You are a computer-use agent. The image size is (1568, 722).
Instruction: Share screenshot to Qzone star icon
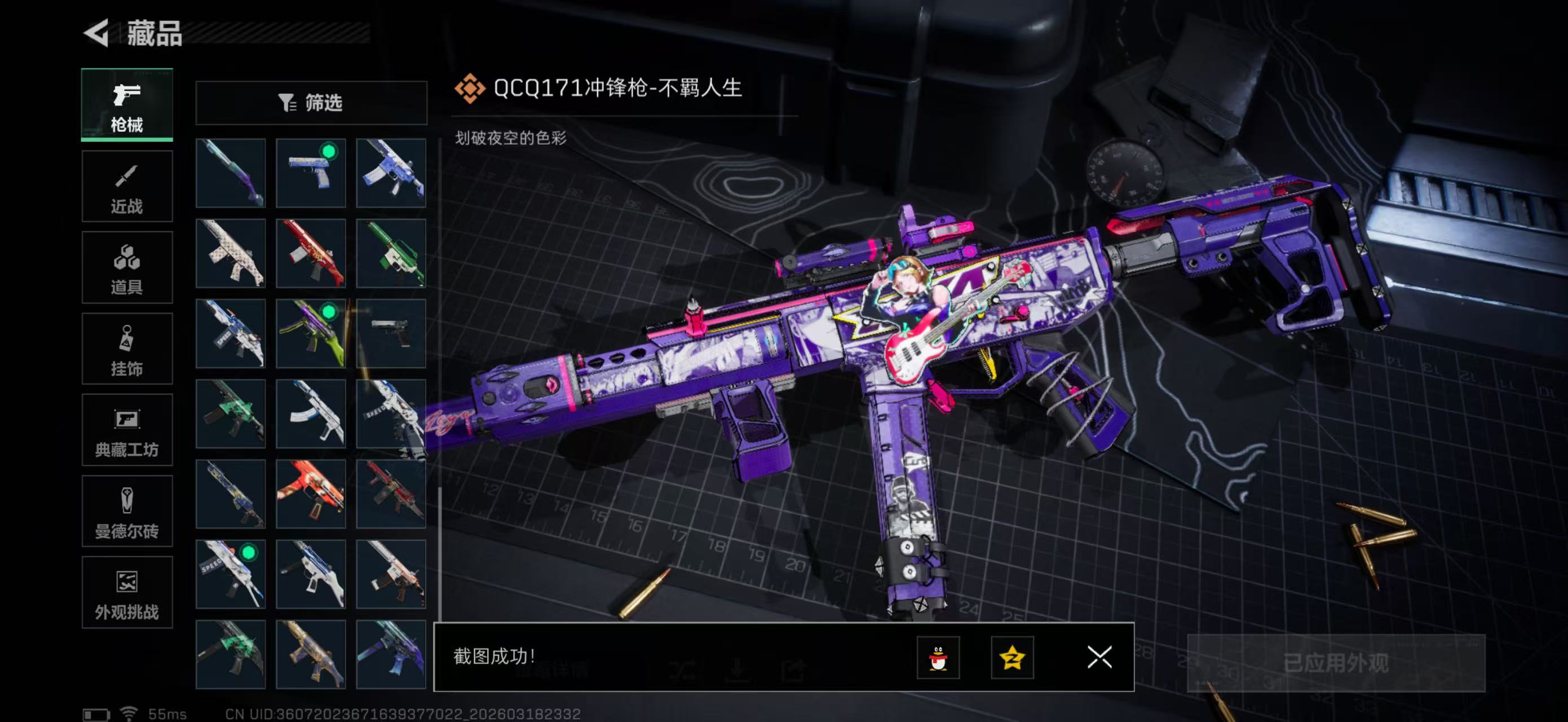(x=1012, y=658)
